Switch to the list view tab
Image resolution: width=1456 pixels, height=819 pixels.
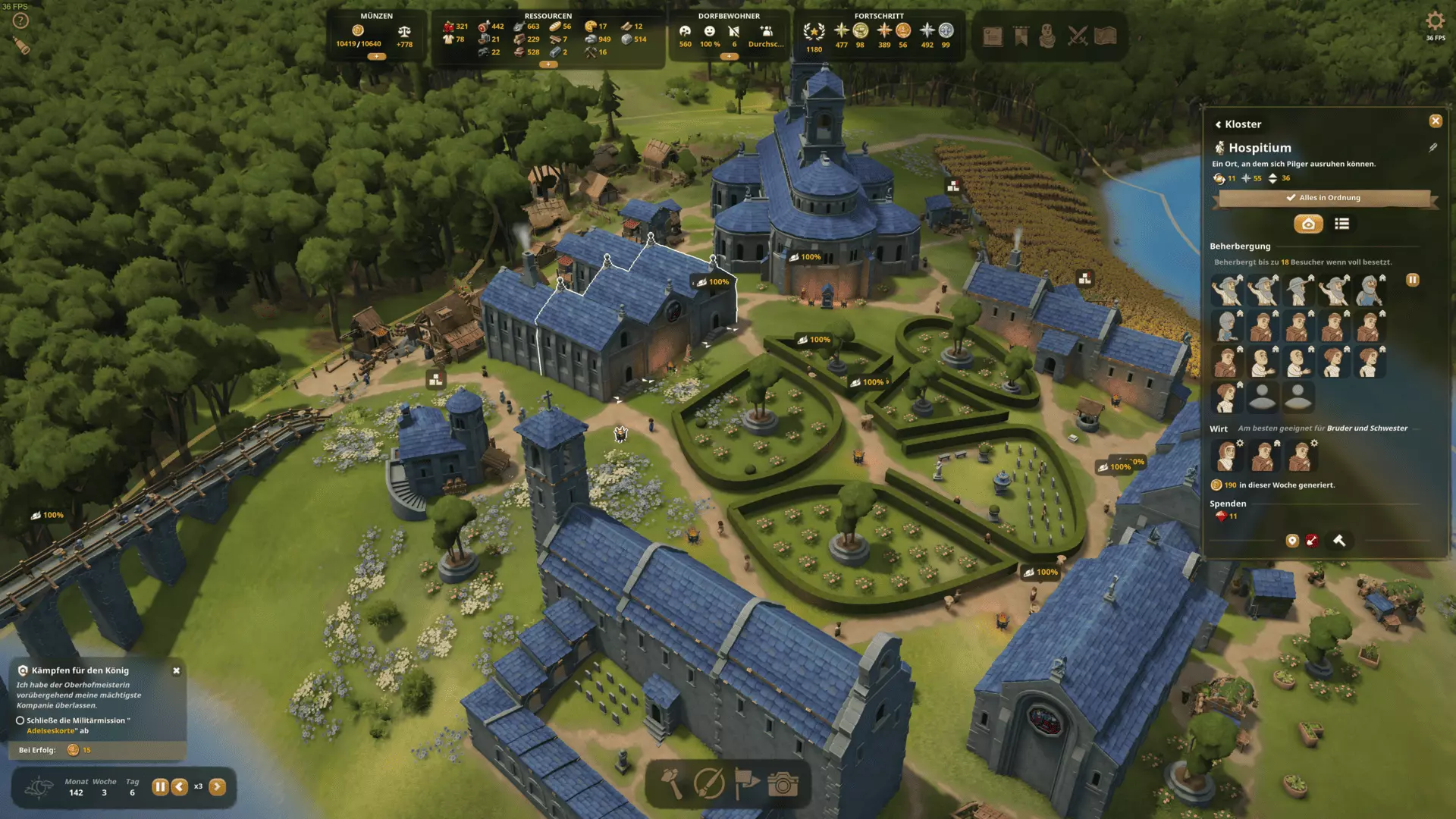[x=1341, y=224]
